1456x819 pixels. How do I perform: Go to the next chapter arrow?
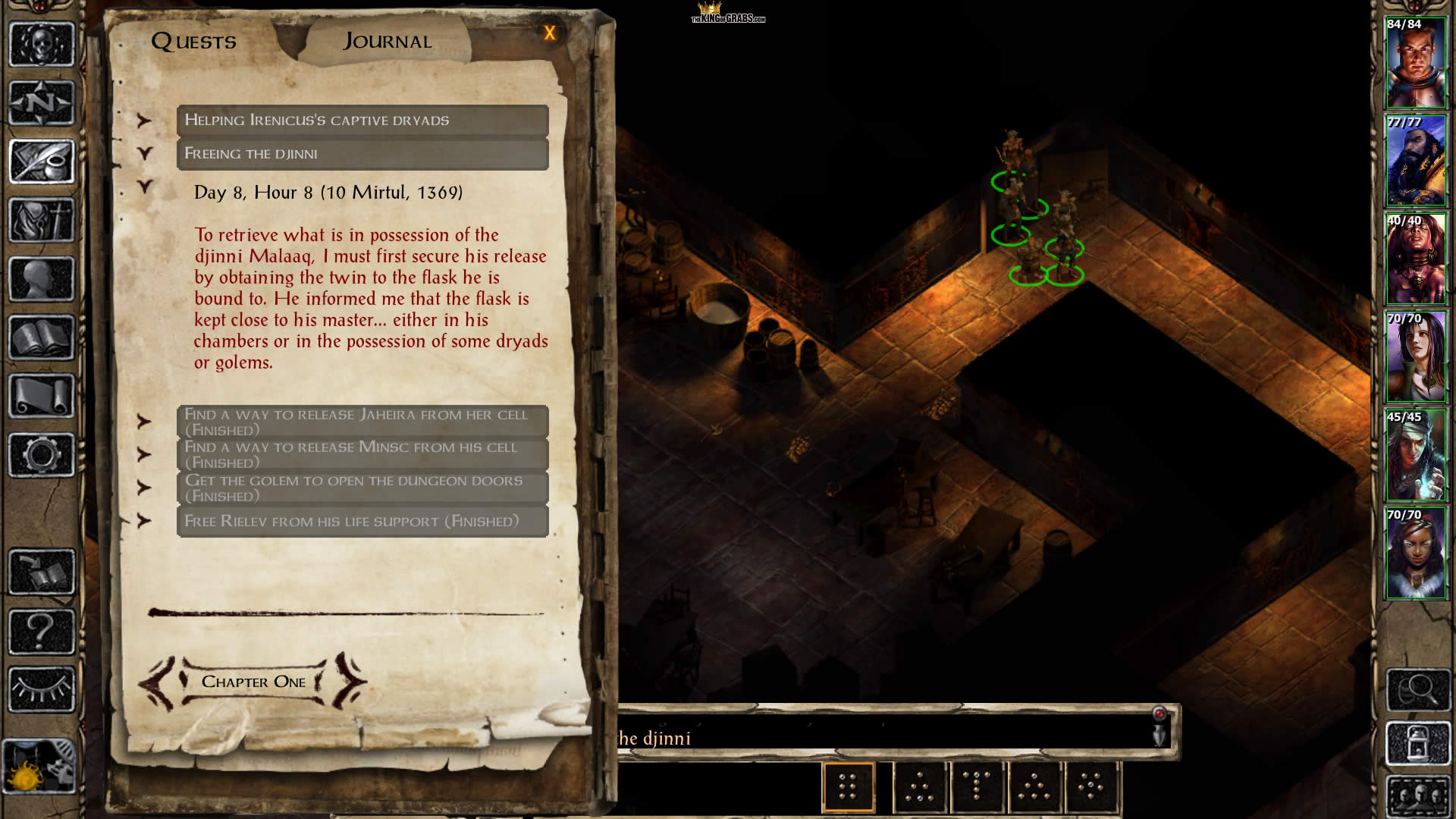[x=350, y=680]
